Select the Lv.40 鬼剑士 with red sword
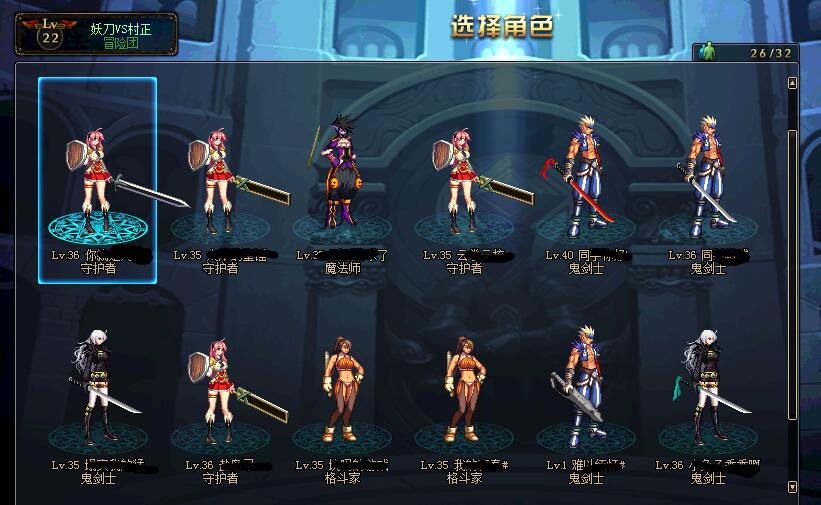 pos(586,178)
